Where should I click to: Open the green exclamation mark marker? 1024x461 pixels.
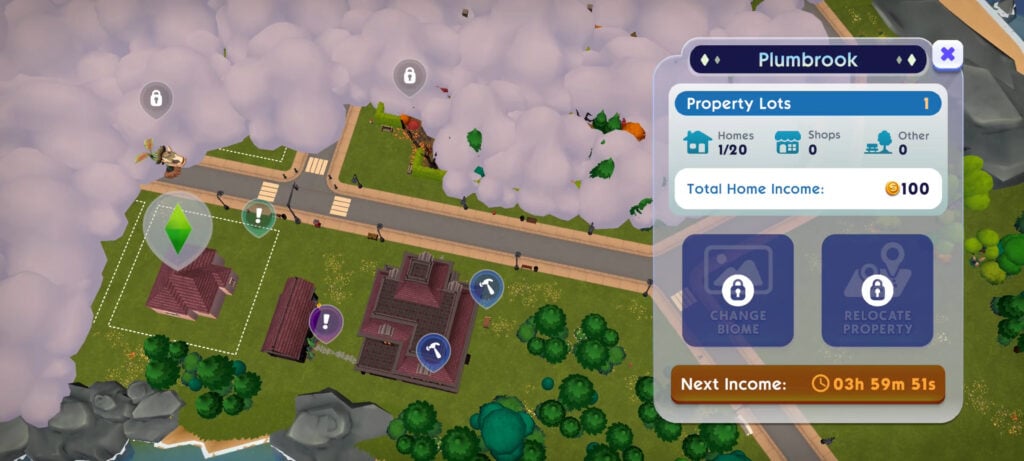pyautogui.click(x=258, y=215)
